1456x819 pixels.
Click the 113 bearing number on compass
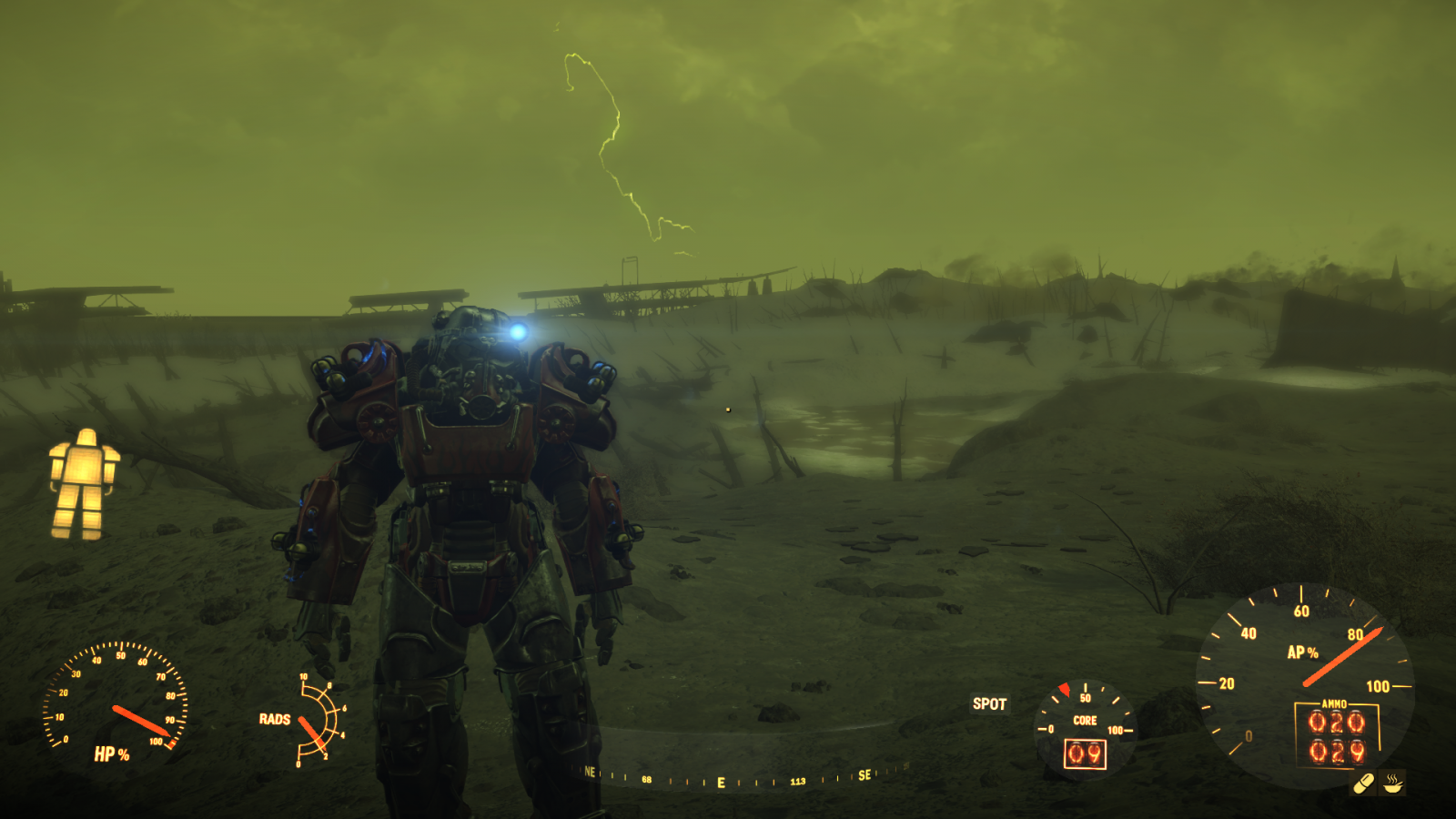tap(798, 780)
